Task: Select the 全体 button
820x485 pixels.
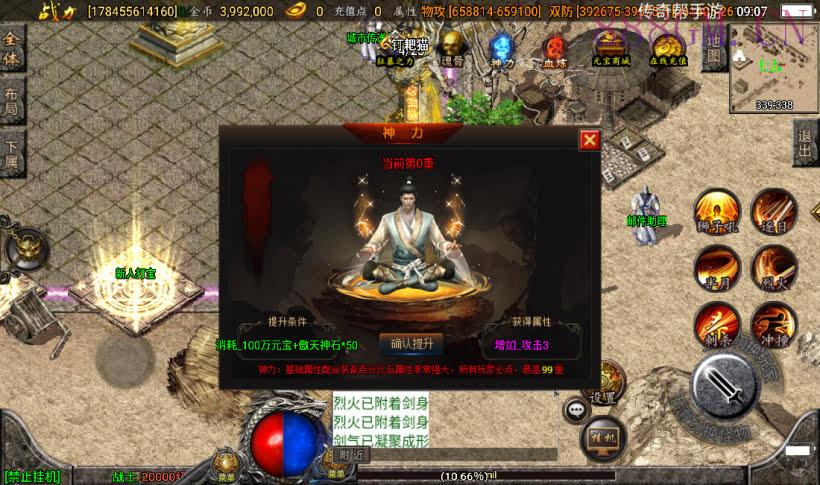Action: pos(12,47)
